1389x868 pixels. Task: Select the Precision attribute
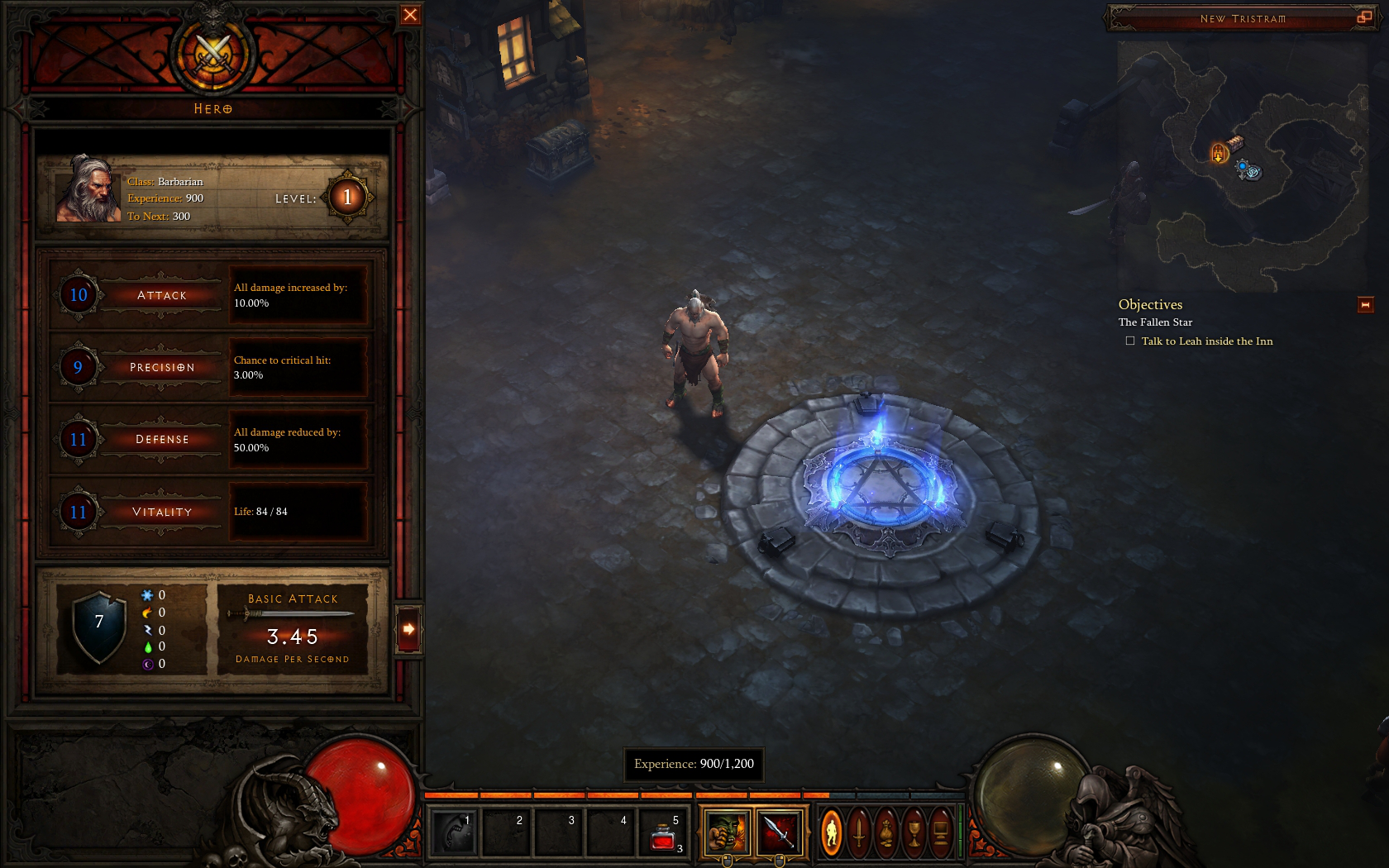[x=161, y=367]
